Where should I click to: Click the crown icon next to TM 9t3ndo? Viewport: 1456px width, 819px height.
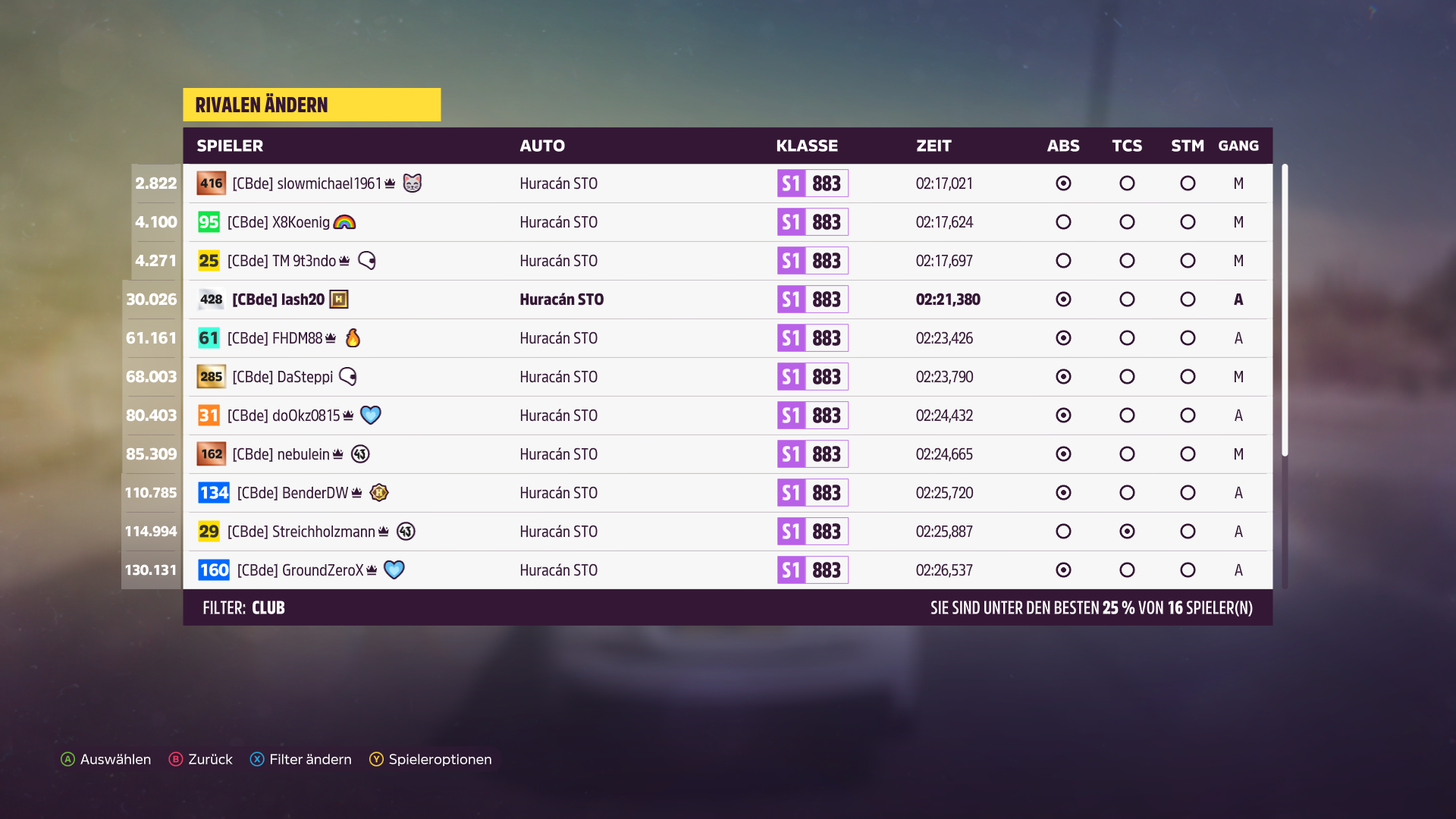tap(345, 260)
